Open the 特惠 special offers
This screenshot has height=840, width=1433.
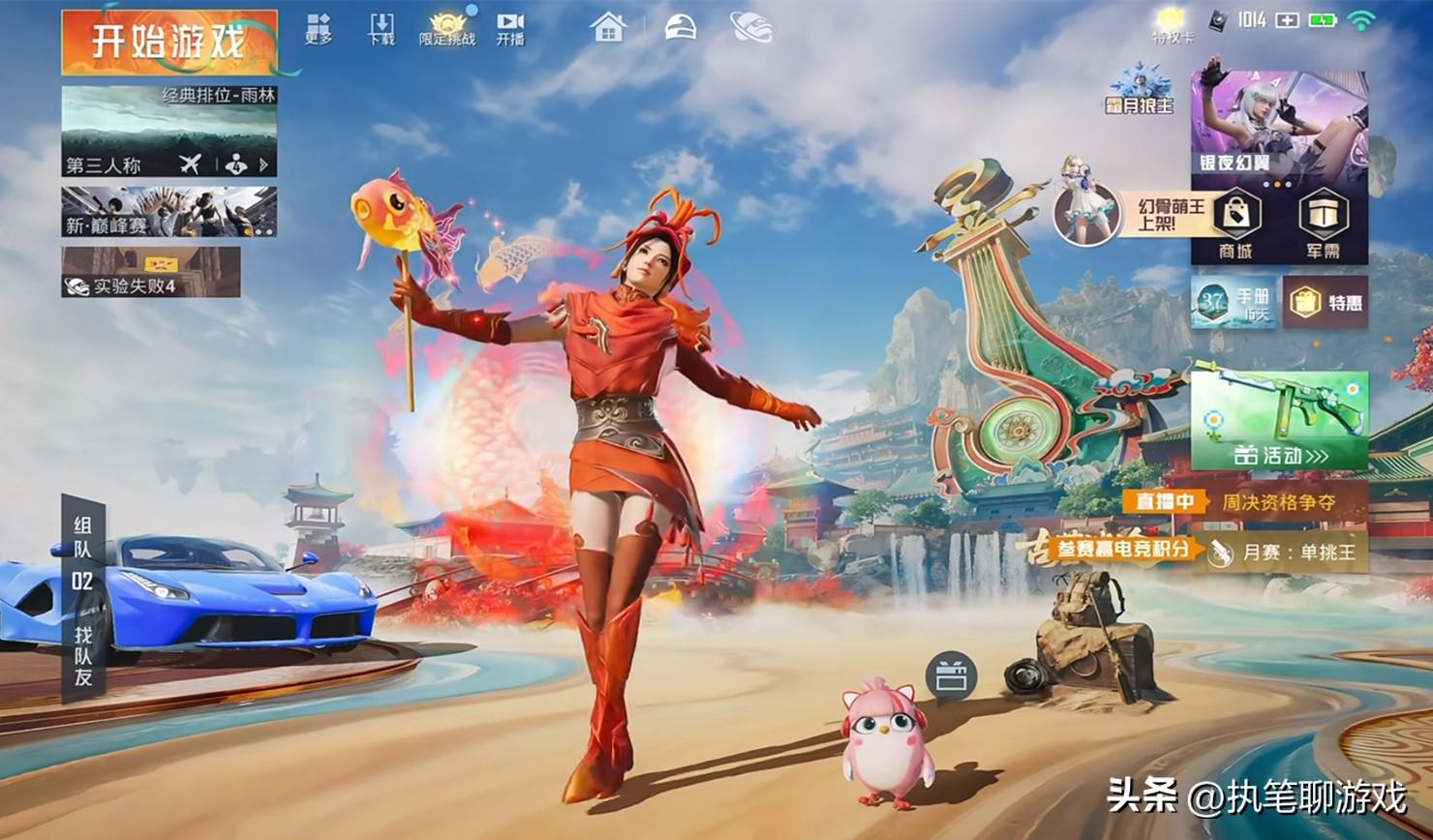[x=1326, y=303]
